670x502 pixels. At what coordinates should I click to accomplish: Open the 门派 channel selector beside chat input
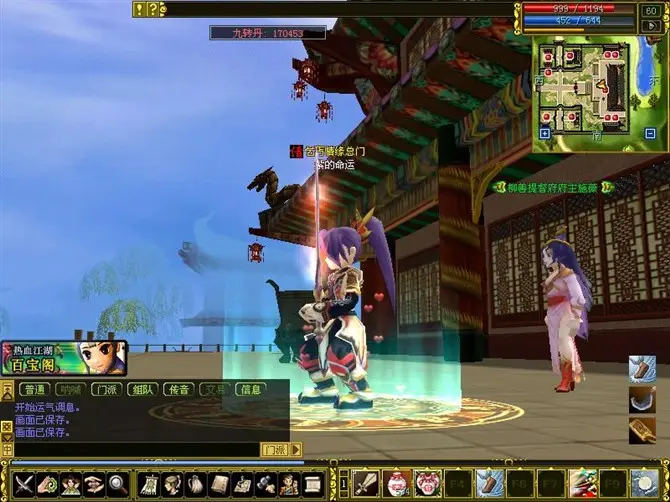coord(274,450)
